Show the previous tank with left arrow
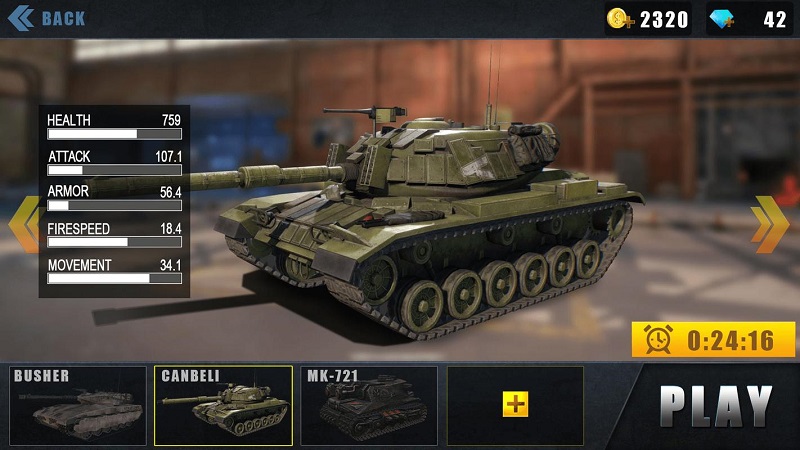Image resolution: width=800 pixels, height=450 pixels. tap(22, 223)
